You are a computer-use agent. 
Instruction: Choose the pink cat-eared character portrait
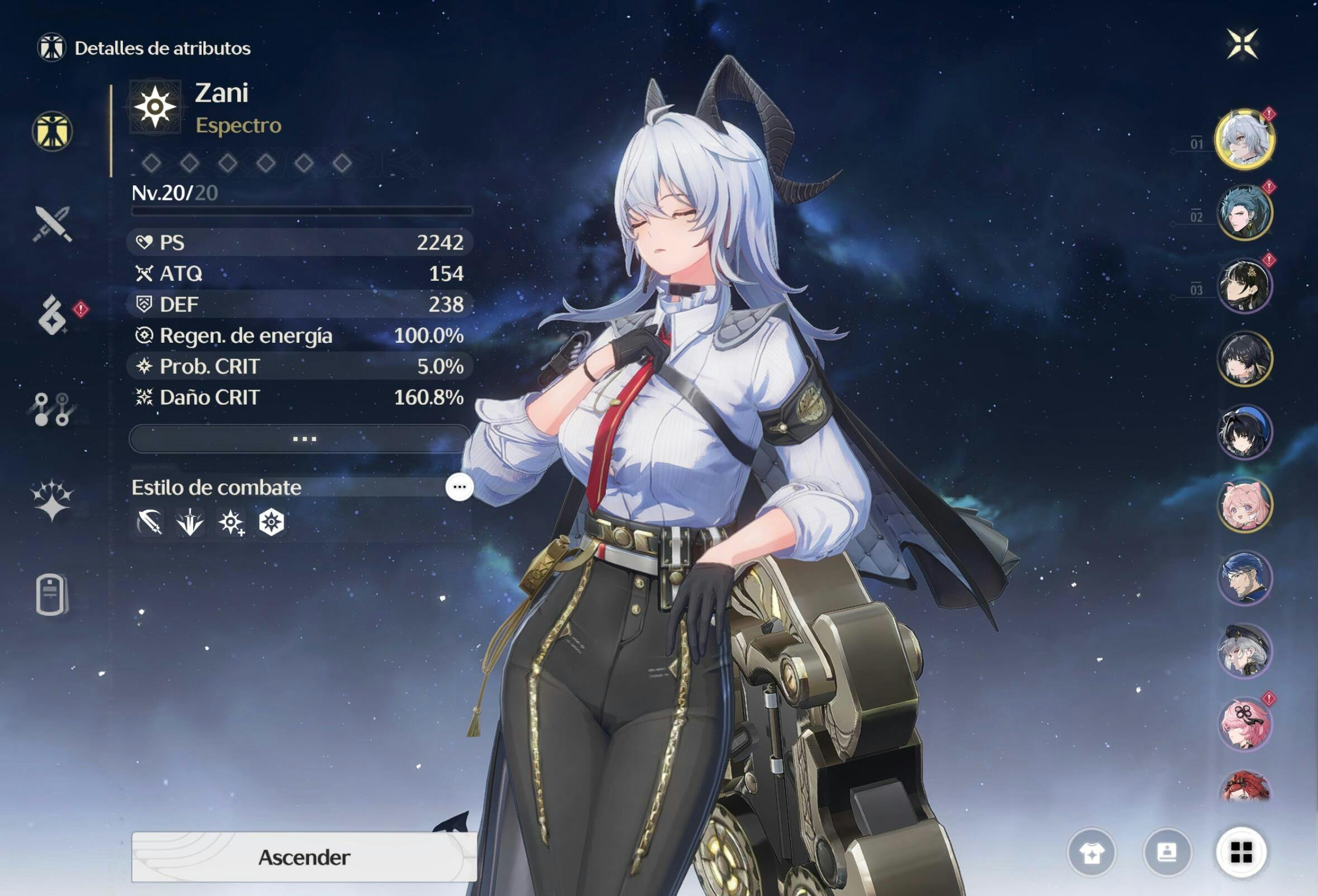pyautogui.click(x=1244, y=505)
